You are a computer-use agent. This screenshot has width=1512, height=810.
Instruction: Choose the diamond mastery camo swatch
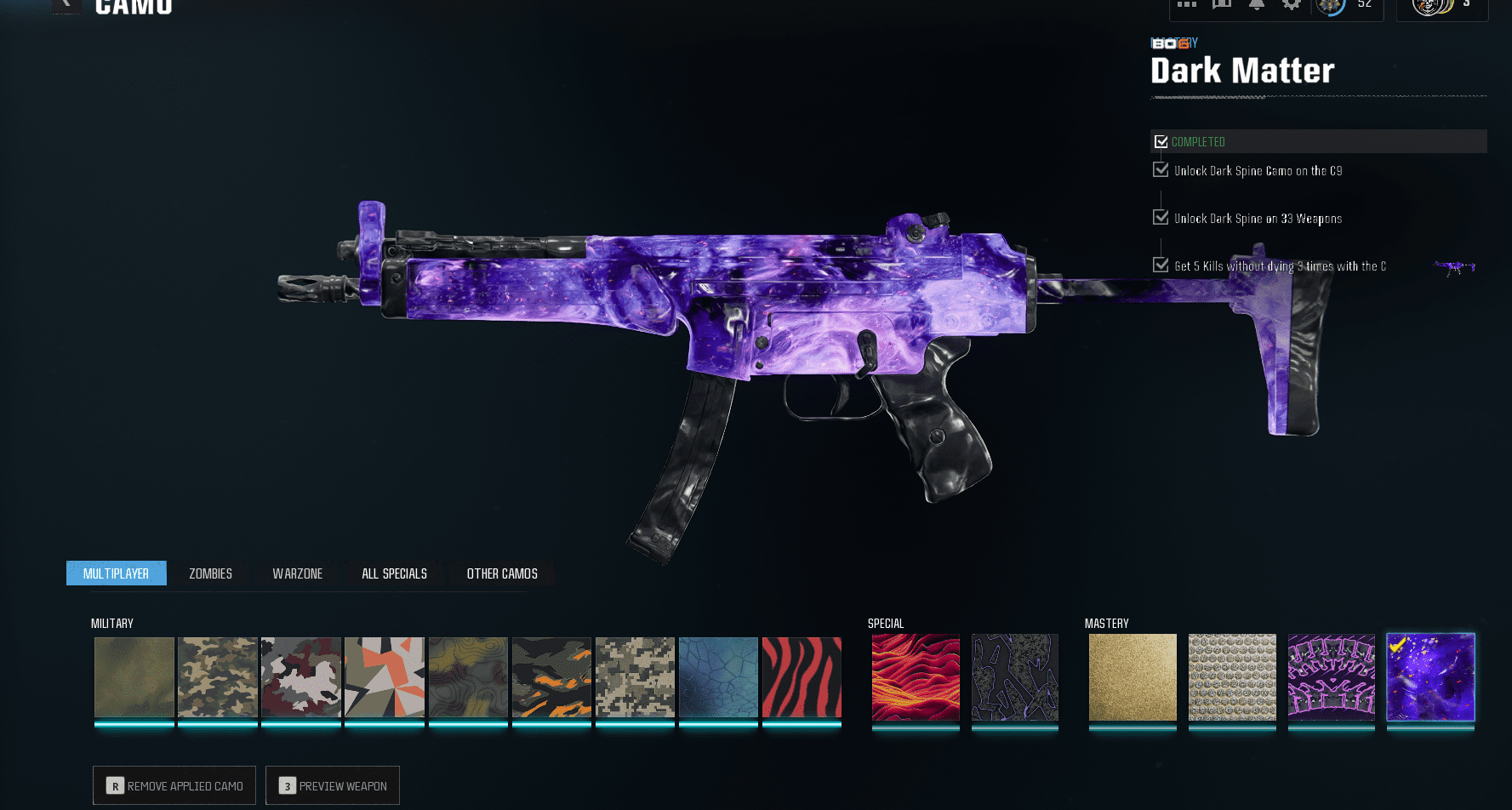(x=1232, y=677)
